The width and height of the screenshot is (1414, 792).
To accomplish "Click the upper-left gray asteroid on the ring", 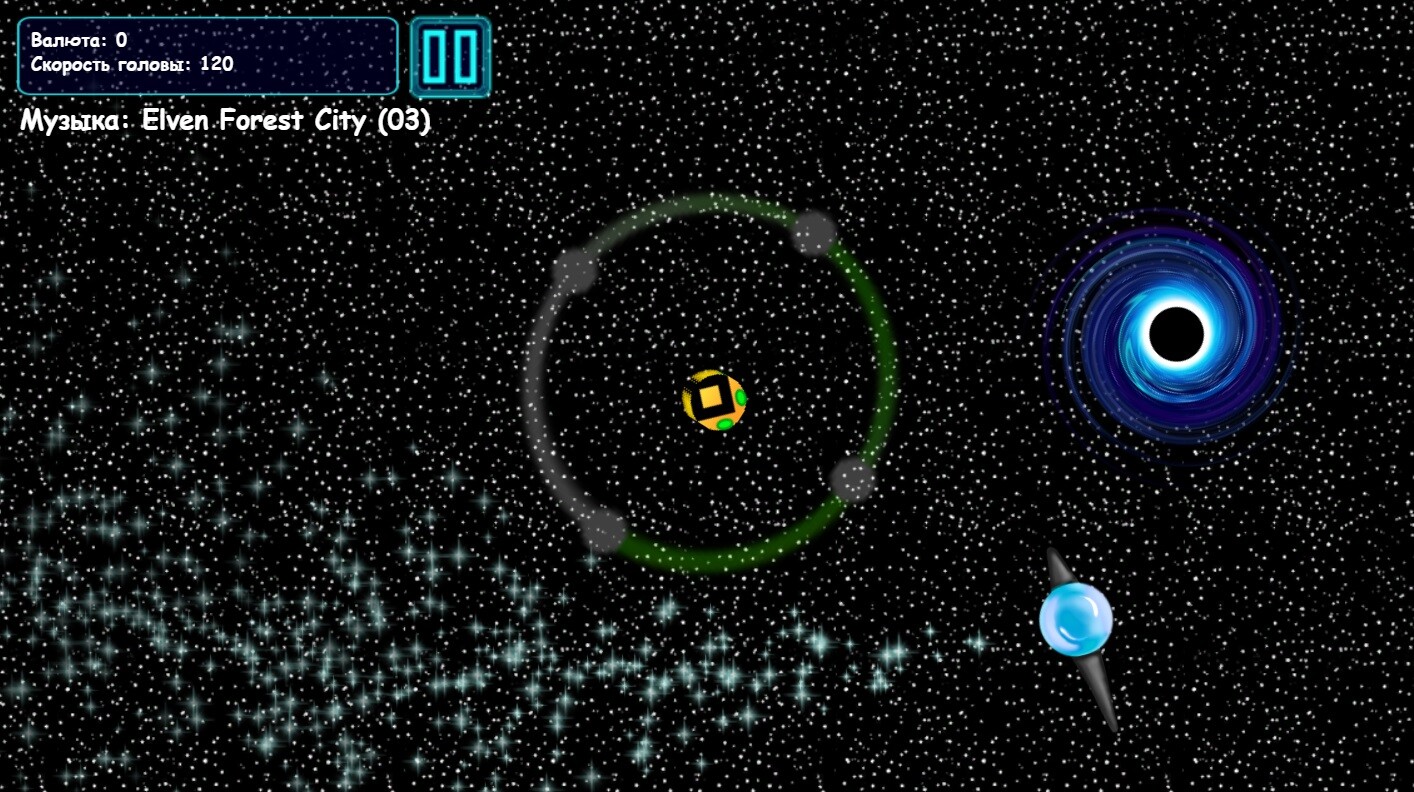I will (573, 270).
